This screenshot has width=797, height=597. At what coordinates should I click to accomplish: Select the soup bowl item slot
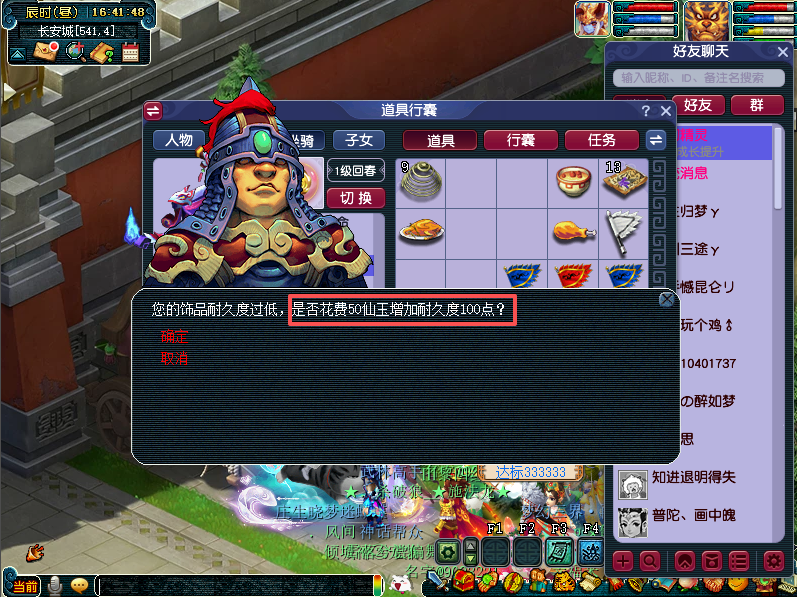coord(574,181)
